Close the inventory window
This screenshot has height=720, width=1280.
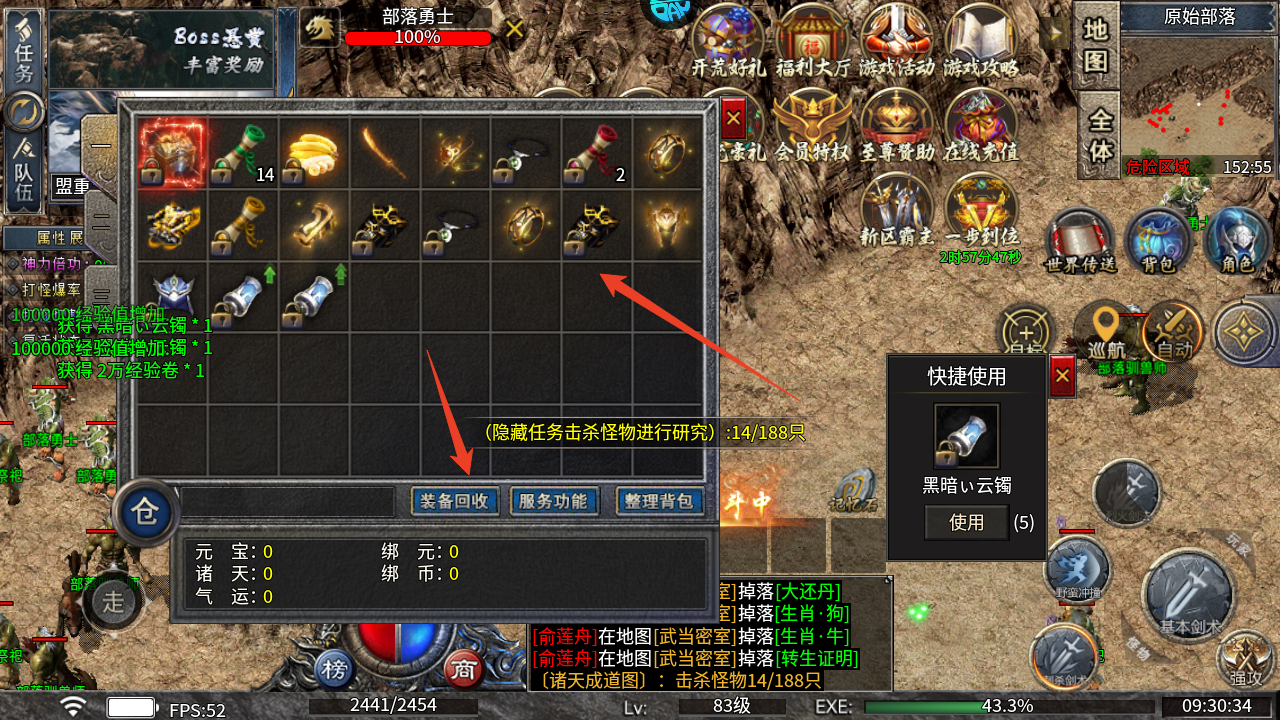click(x=733, y=119)
